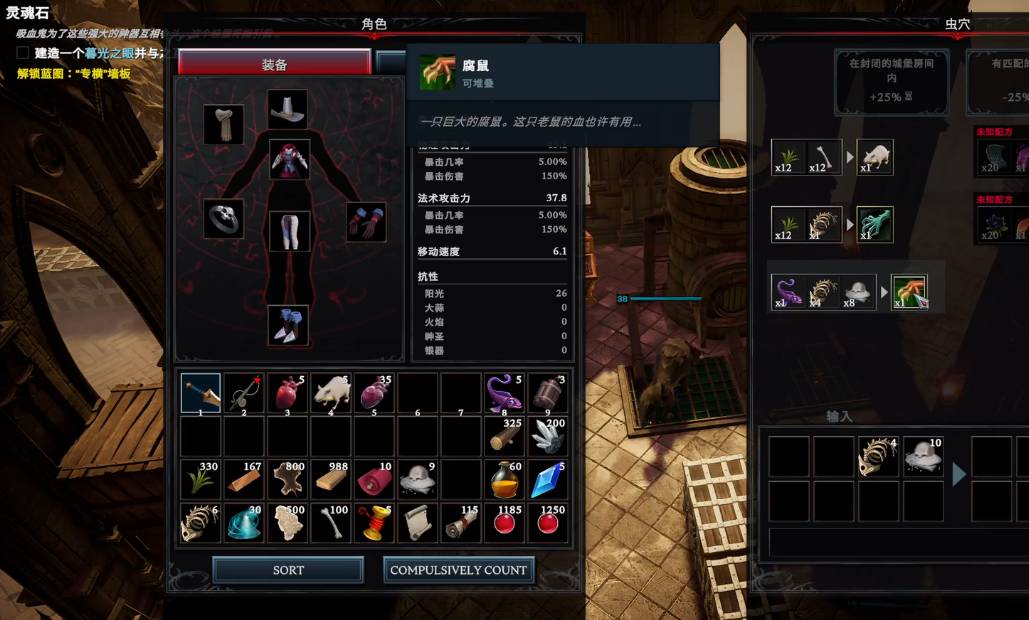Click the blue crystal gem stack
1029x620 pixels.
point(548,480)
